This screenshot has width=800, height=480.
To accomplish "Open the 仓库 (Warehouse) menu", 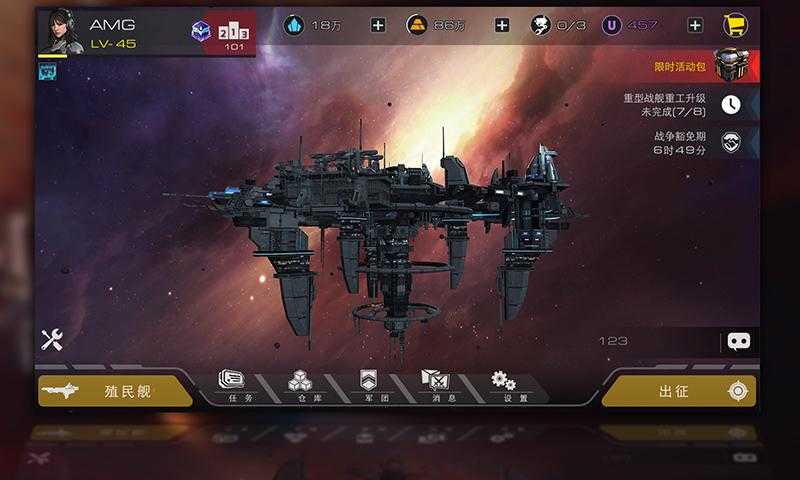I will [x=299, y=384].
